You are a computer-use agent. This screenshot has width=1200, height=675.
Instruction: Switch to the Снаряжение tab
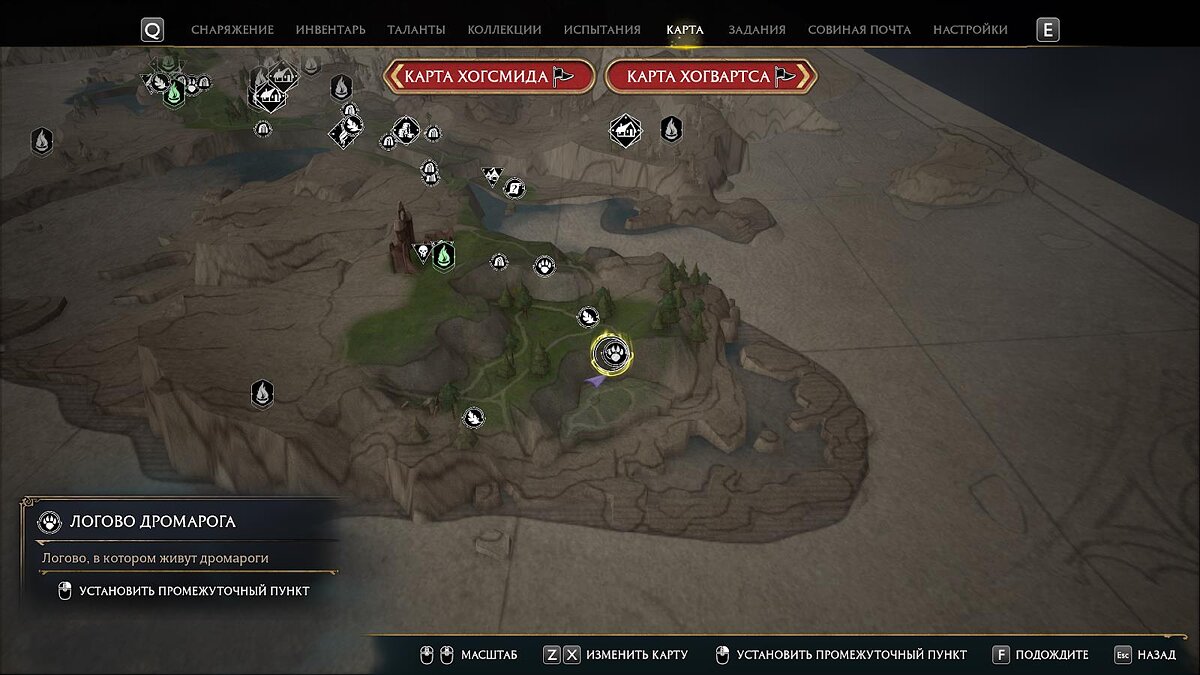(x=232, y=30)
